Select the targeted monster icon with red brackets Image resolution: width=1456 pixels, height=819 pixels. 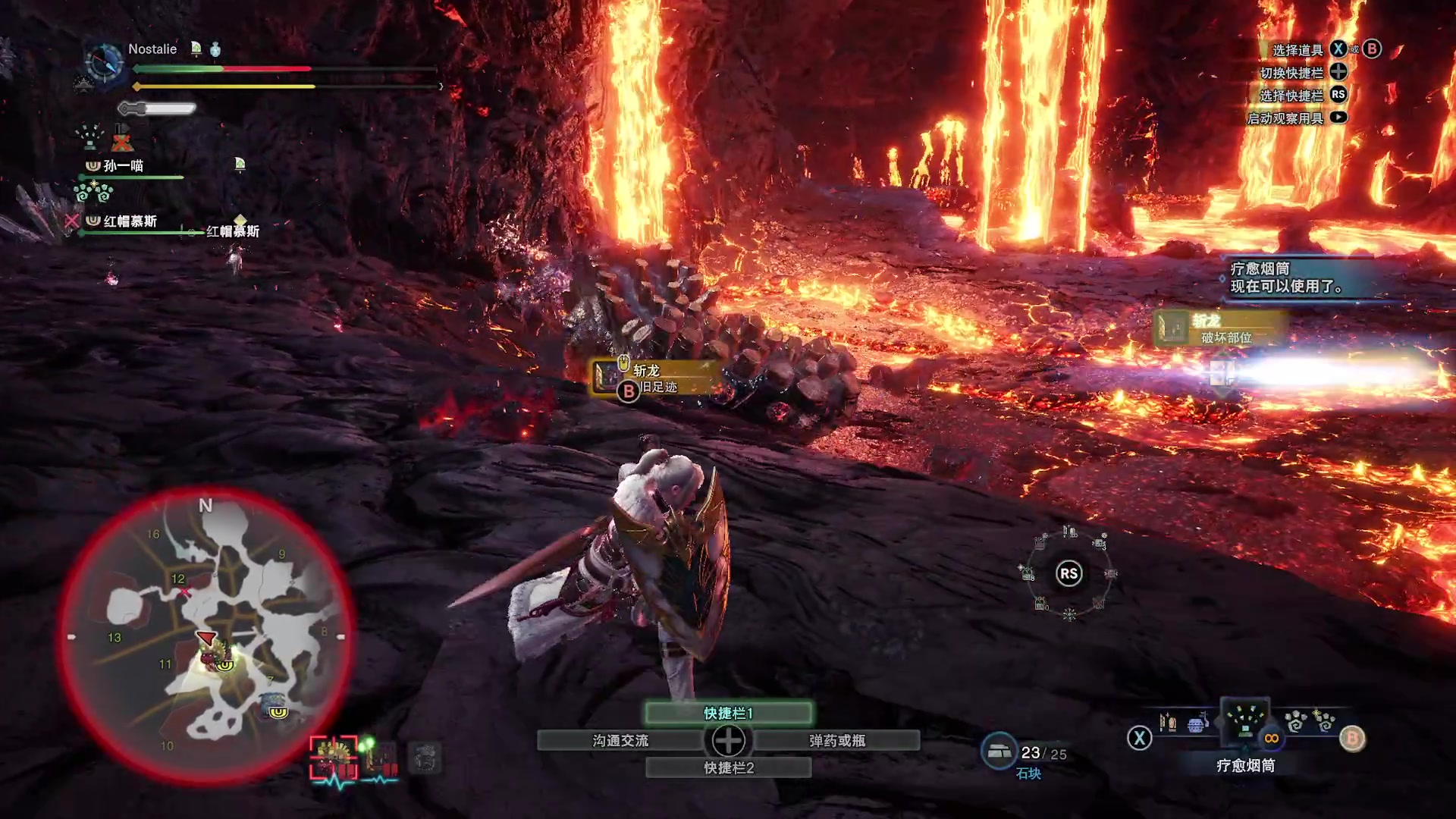coord(334,758)
